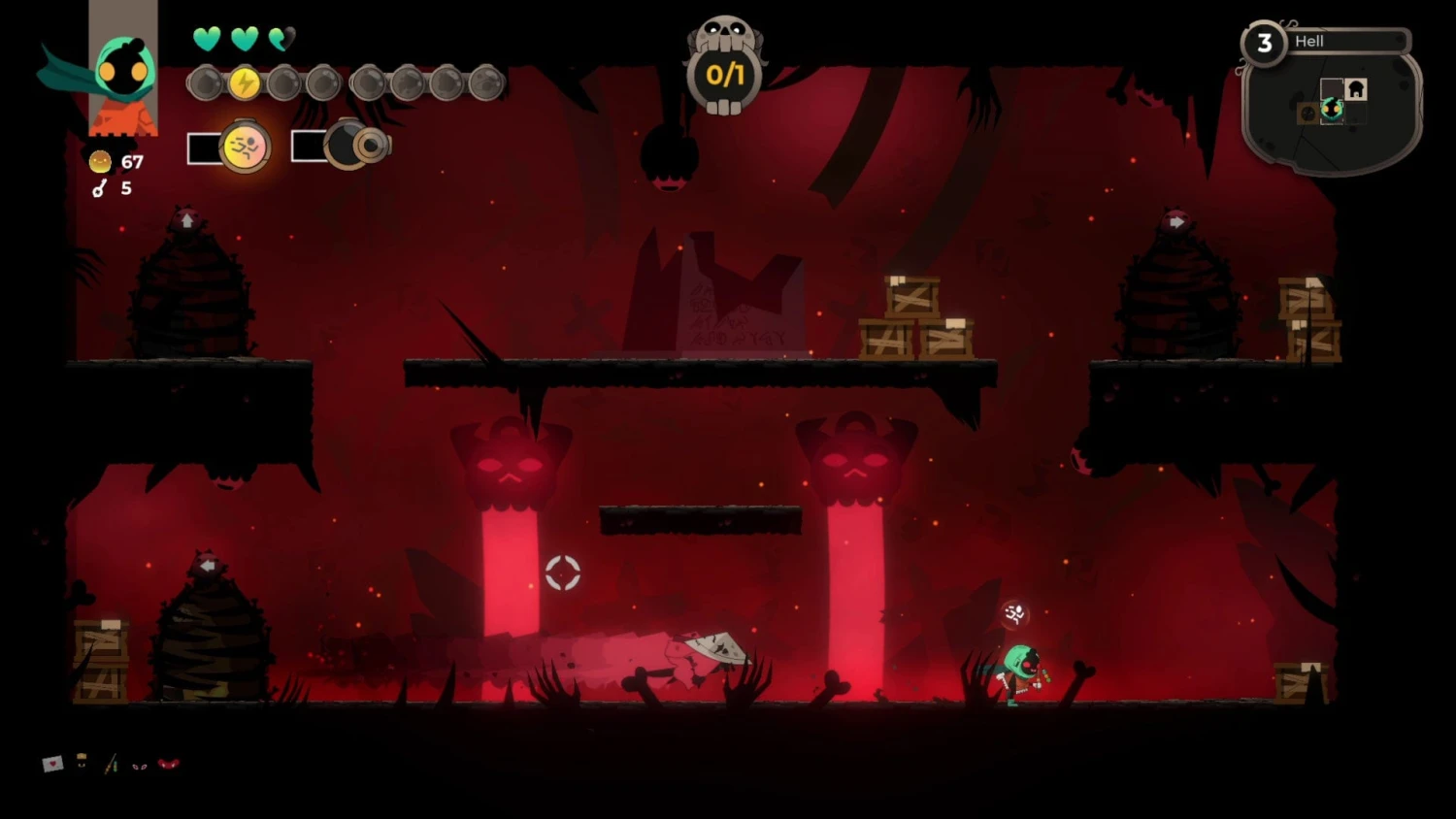The image size is (1456, 819).
Task: Expand the slot beside the bomb icon
Action: [x=311, y=146]
